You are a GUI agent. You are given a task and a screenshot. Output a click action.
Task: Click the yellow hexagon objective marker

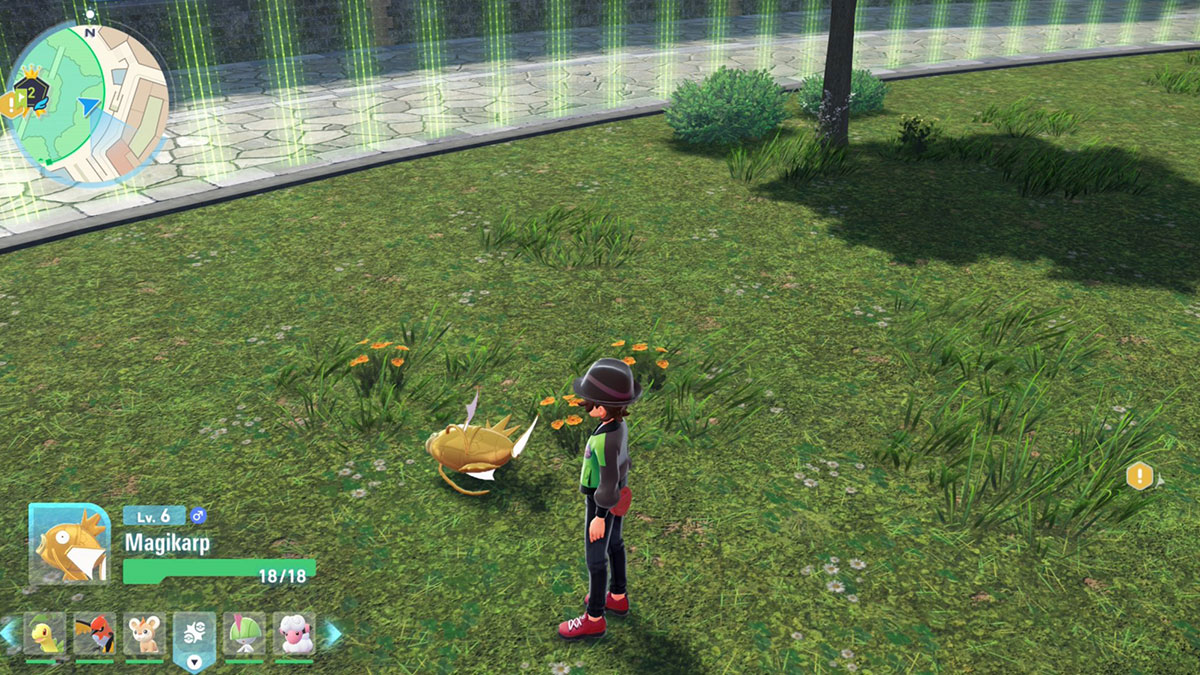pyautogui.click(x=1139, y=476)
